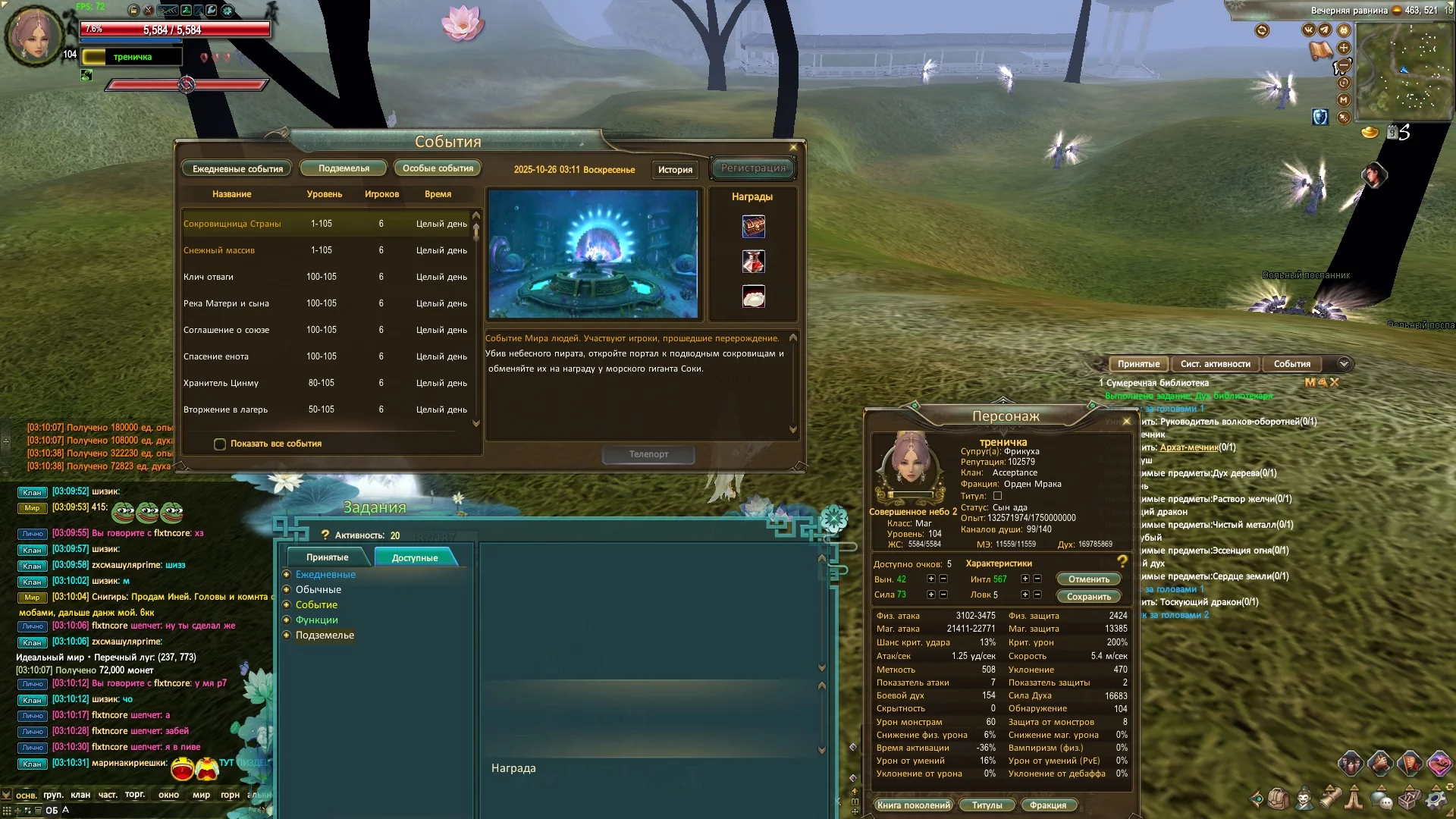Screen dimensions: 1456x819
Task: Click the minimap
Action: [1402, 72]
